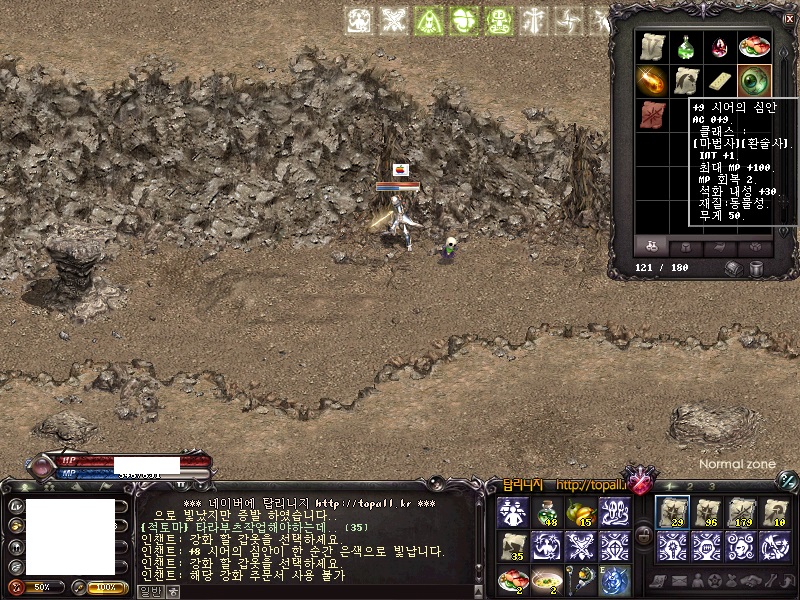The width and height of the screenshot is (800, 600).
Task: Click the inventory trash can button
Action: [757, 268]
